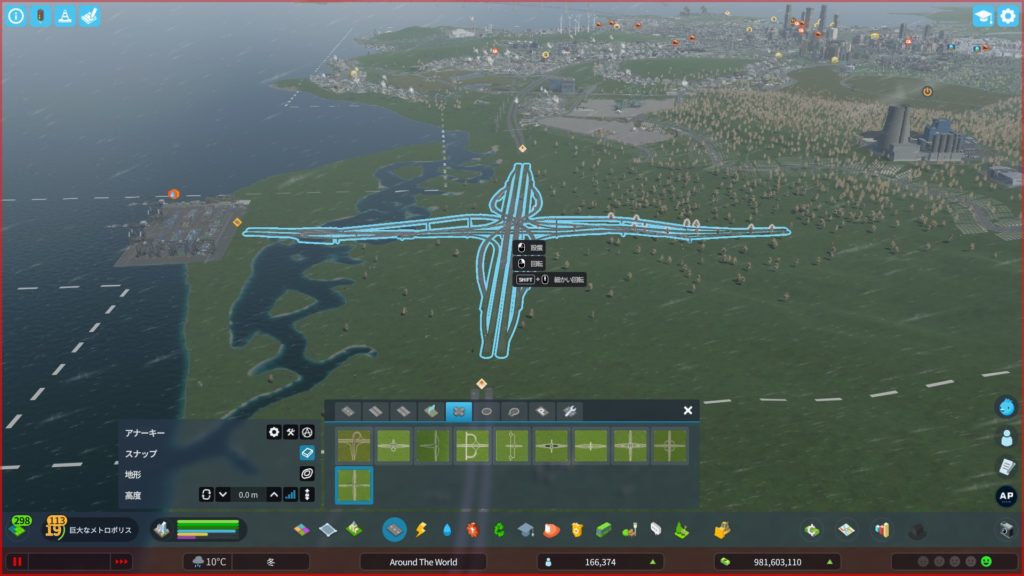Open the Electricity build menu

[421, 529]
